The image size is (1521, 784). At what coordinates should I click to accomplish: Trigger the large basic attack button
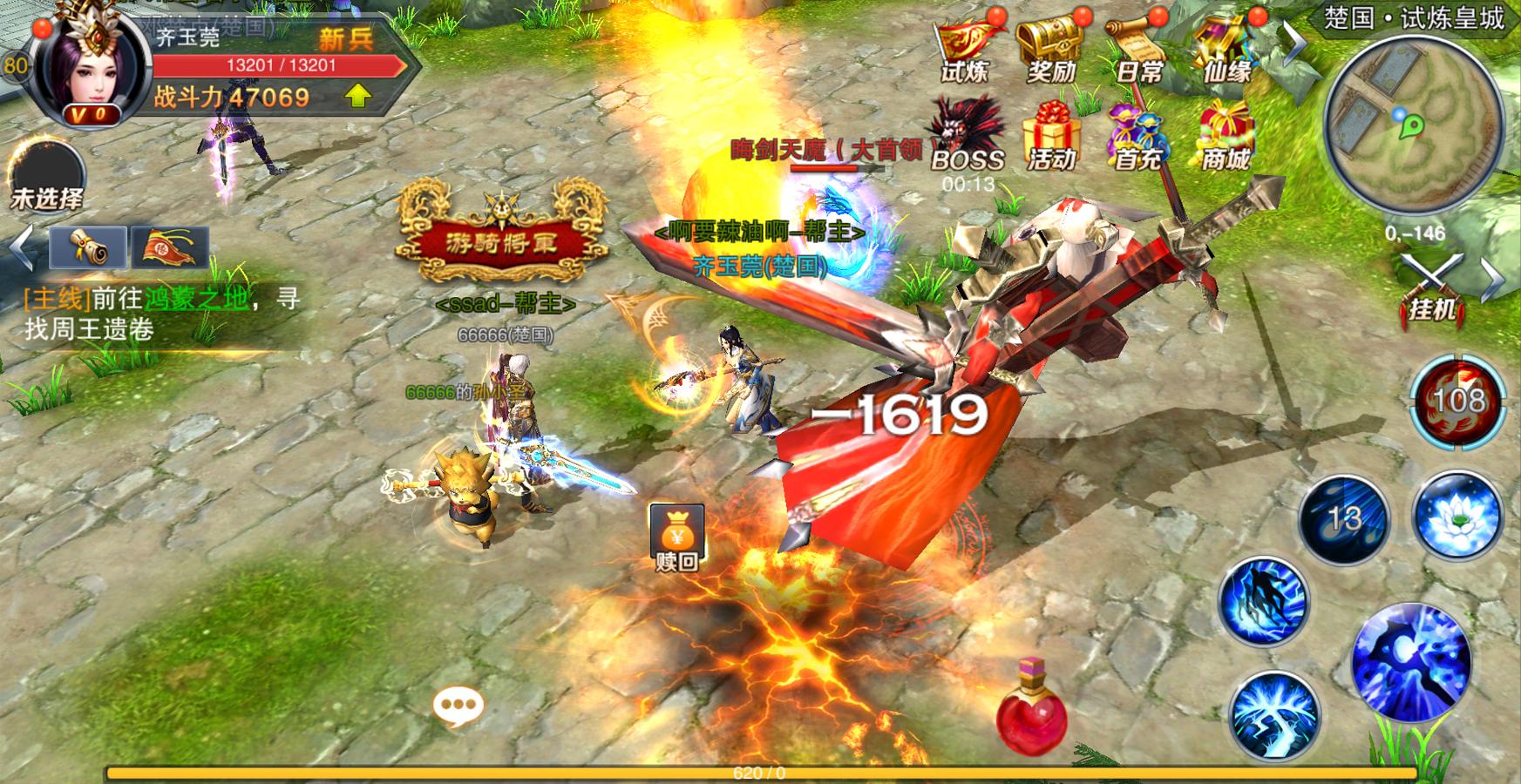coord(1411,664)
